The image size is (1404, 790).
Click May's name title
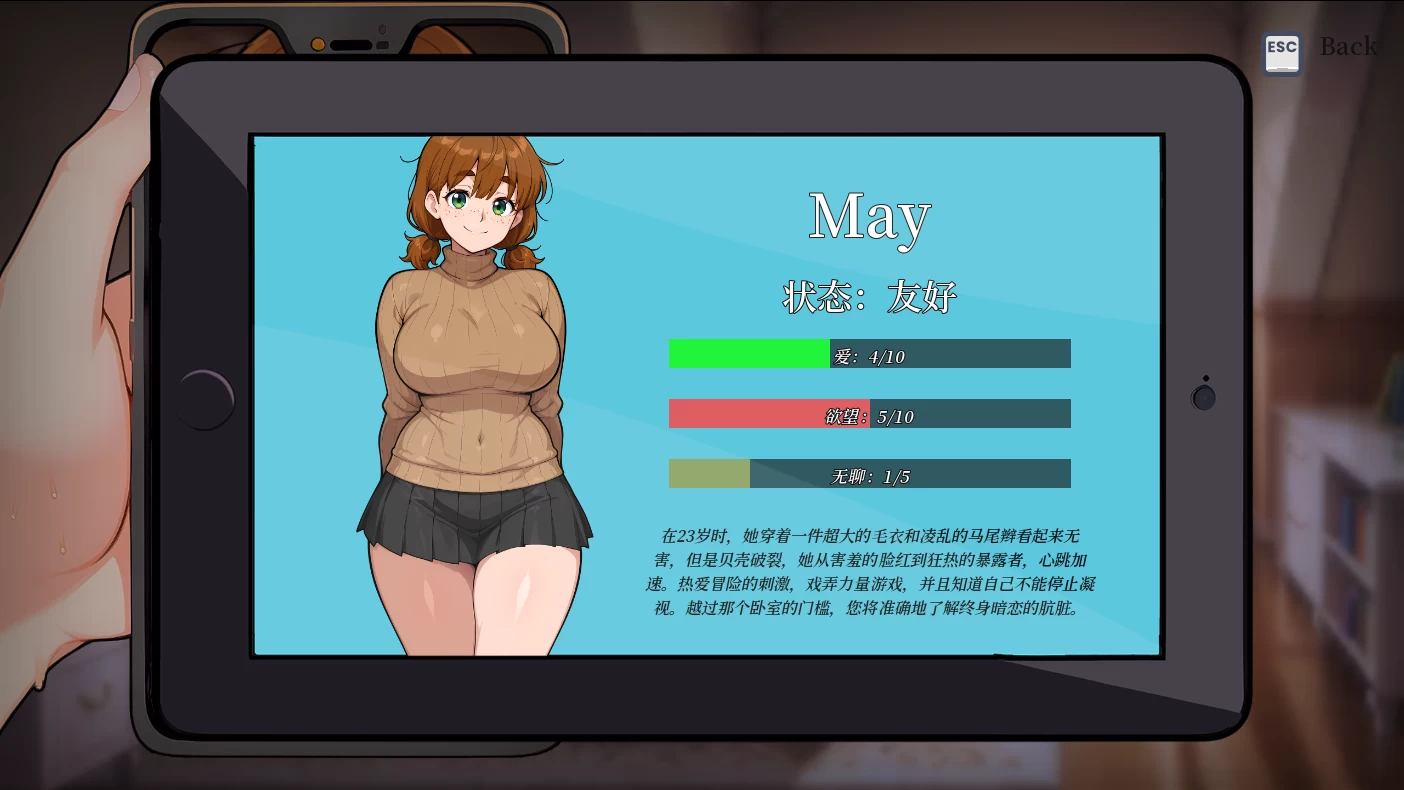coord(869,216)
